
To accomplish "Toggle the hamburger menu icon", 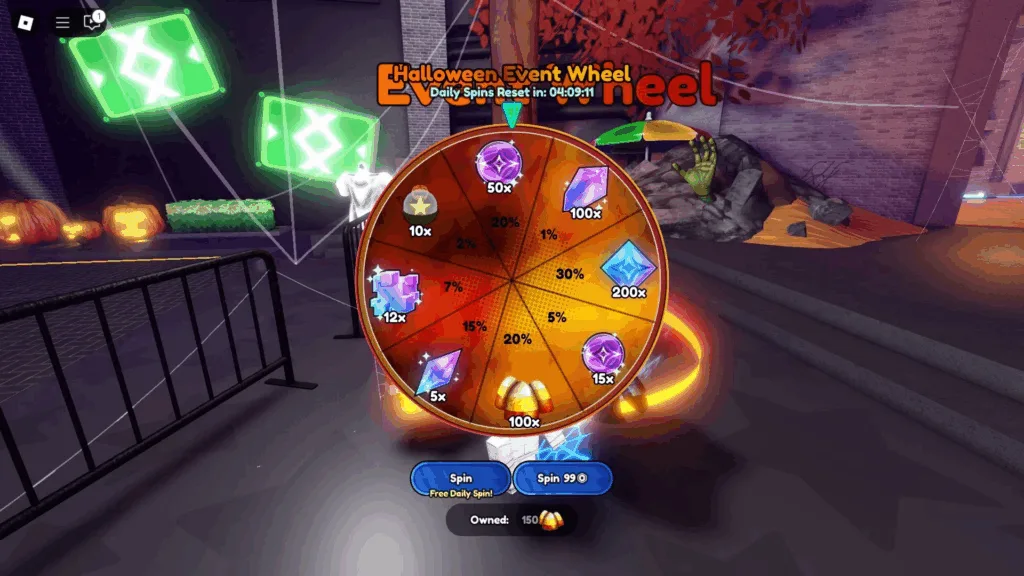I will point(62,22).
